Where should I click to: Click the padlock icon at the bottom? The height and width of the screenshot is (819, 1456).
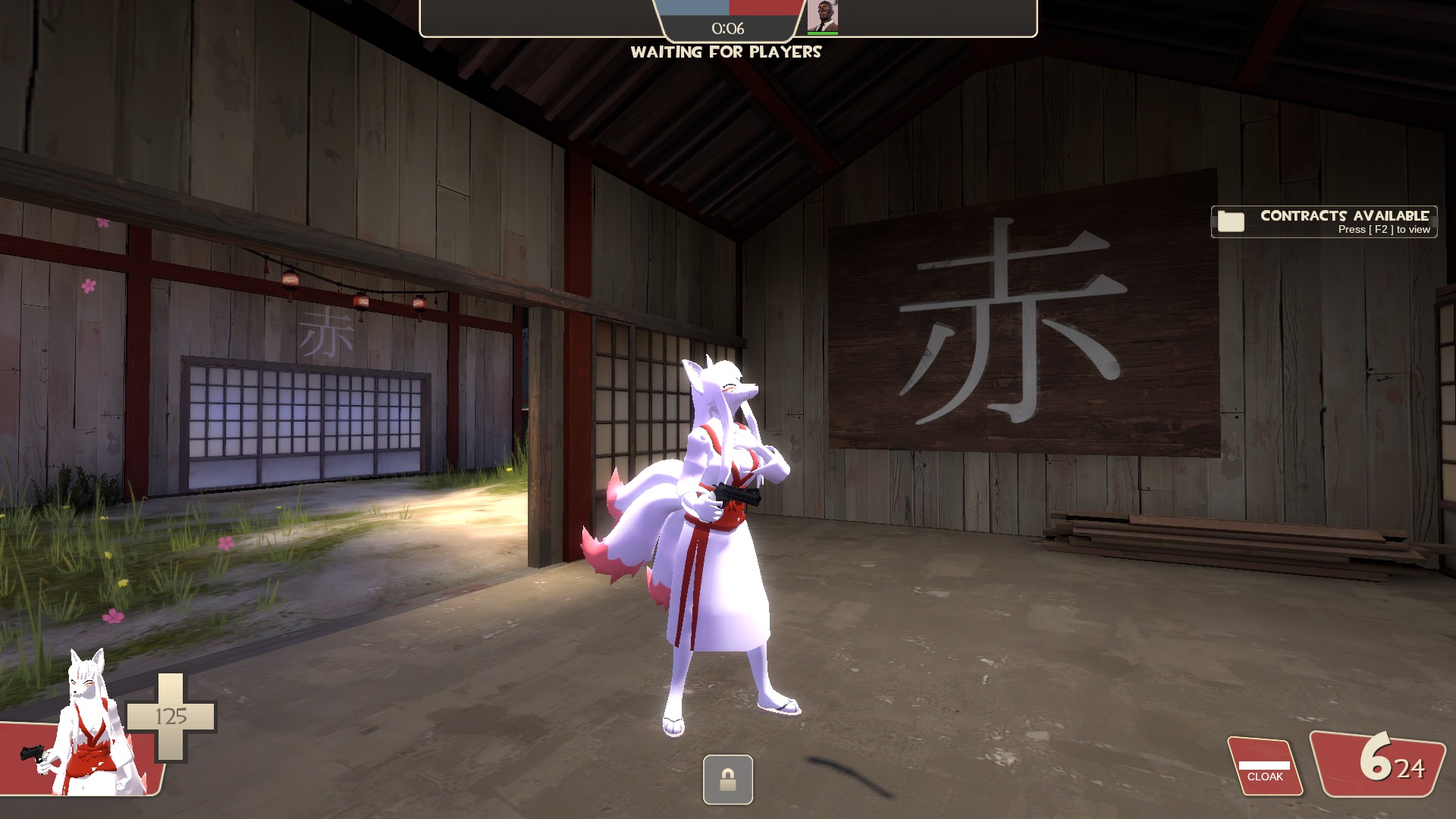(728, 780)
